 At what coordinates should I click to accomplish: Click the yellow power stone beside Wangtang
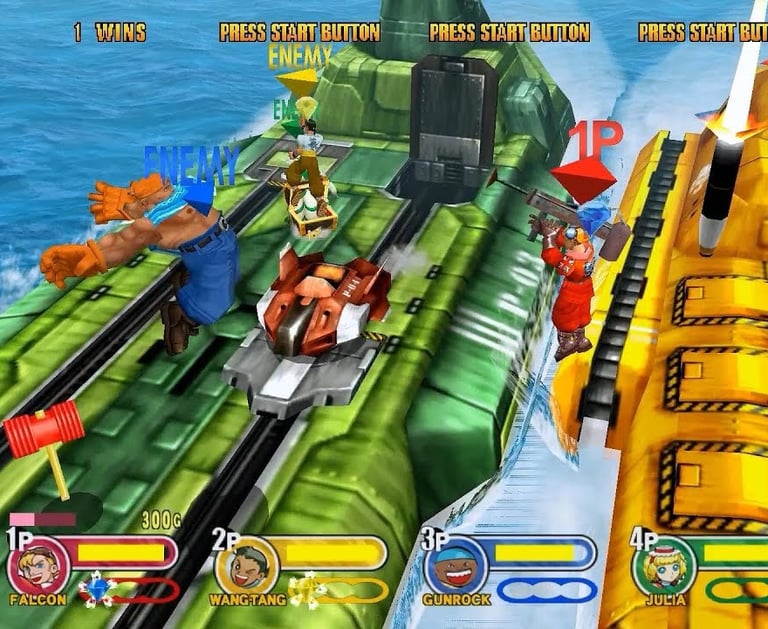click(303, 590)
